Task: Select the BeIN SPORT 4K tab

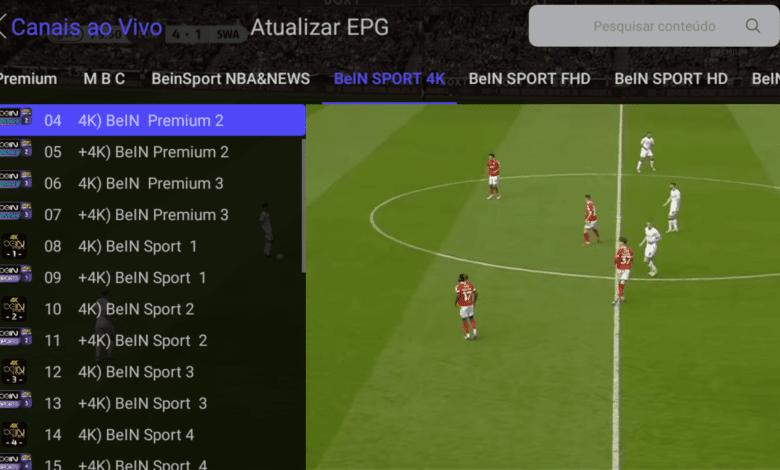Action: 389,78
